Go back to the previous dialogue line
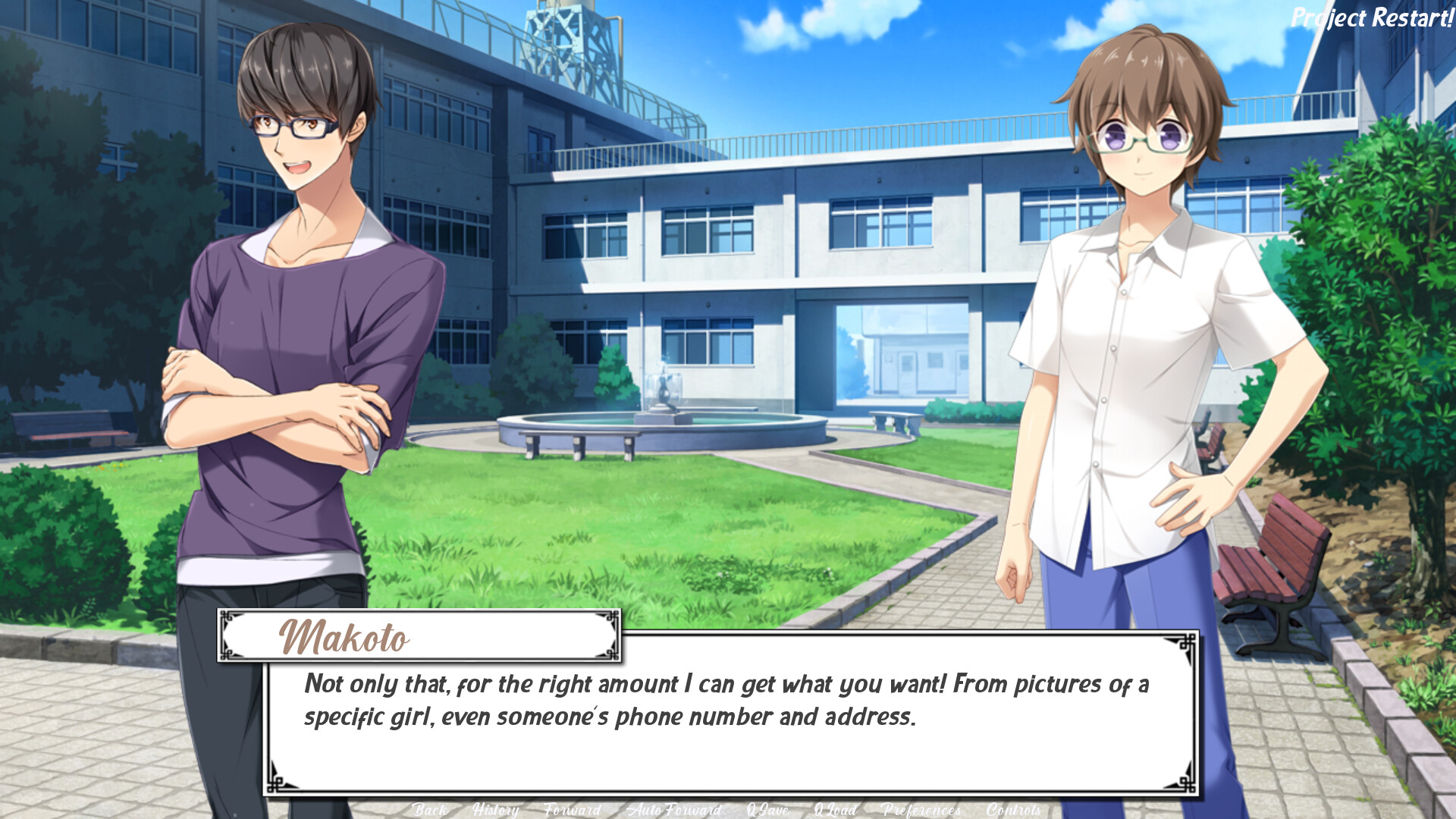The height and width of the screenshot is (819, 1456). pos(430,810)
